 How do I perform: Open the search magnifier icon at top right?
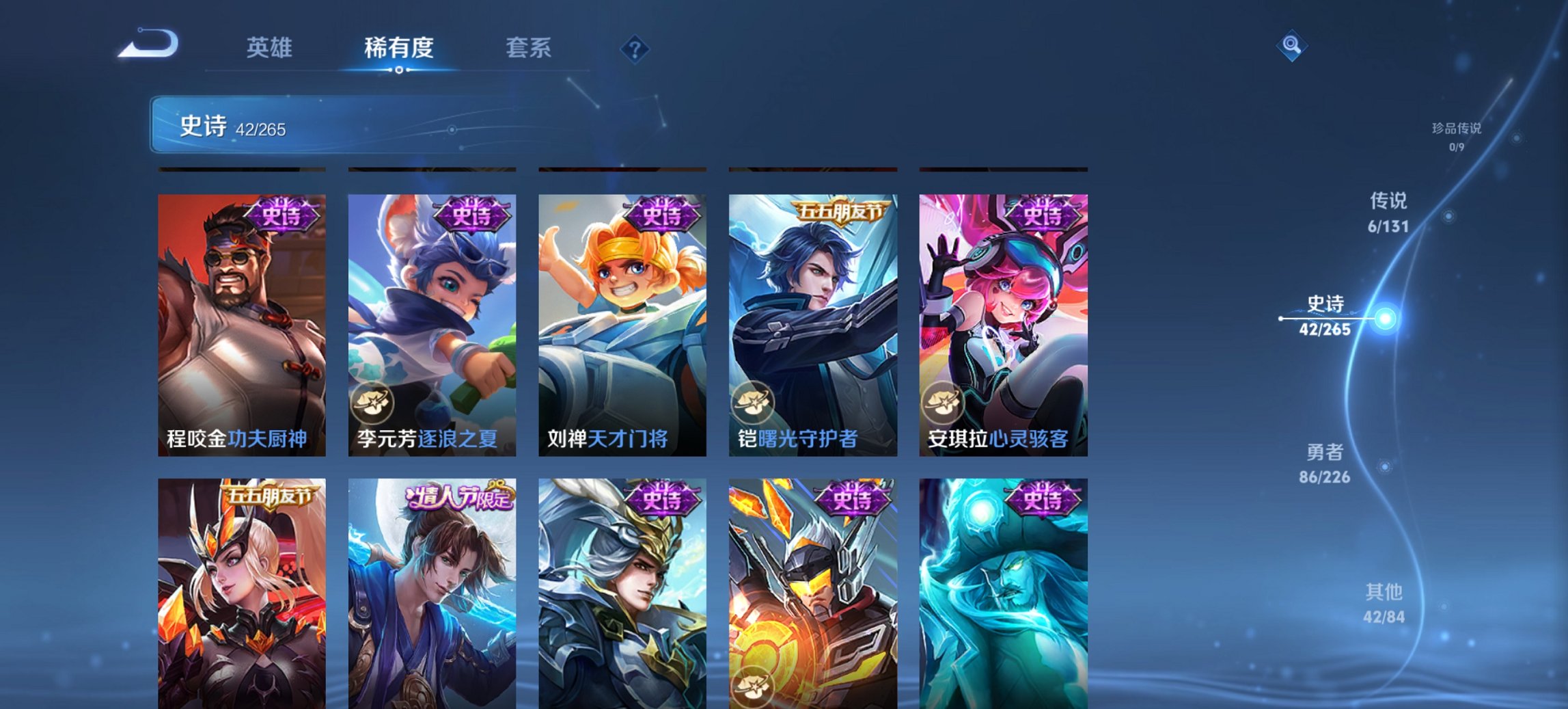tap(1290, 47)
